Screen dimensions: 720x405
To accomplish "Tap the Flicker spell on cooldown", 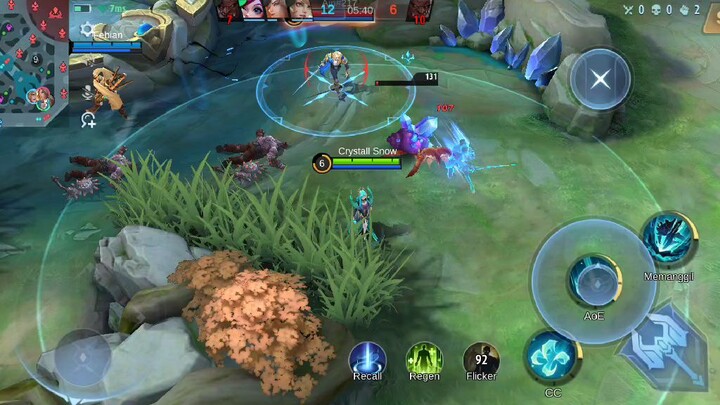I will pos(481,359).
